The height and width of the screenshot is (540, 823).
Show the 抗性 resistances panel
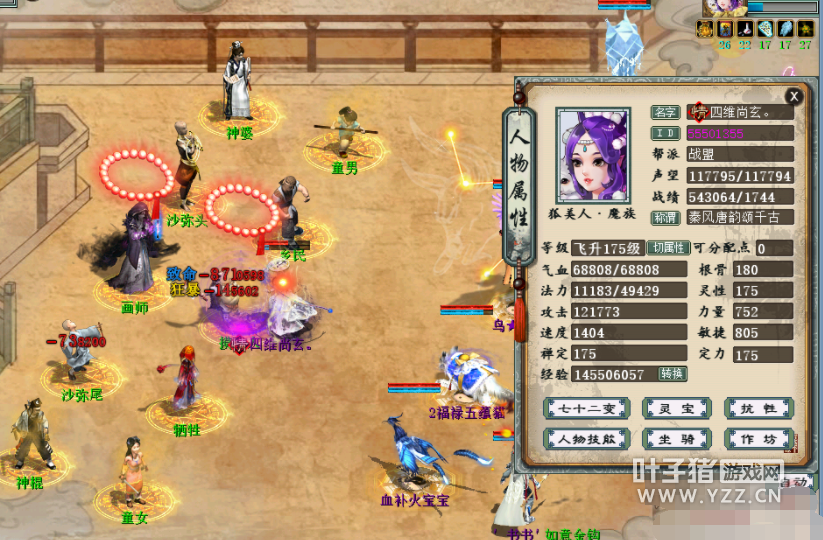(759, 408)
